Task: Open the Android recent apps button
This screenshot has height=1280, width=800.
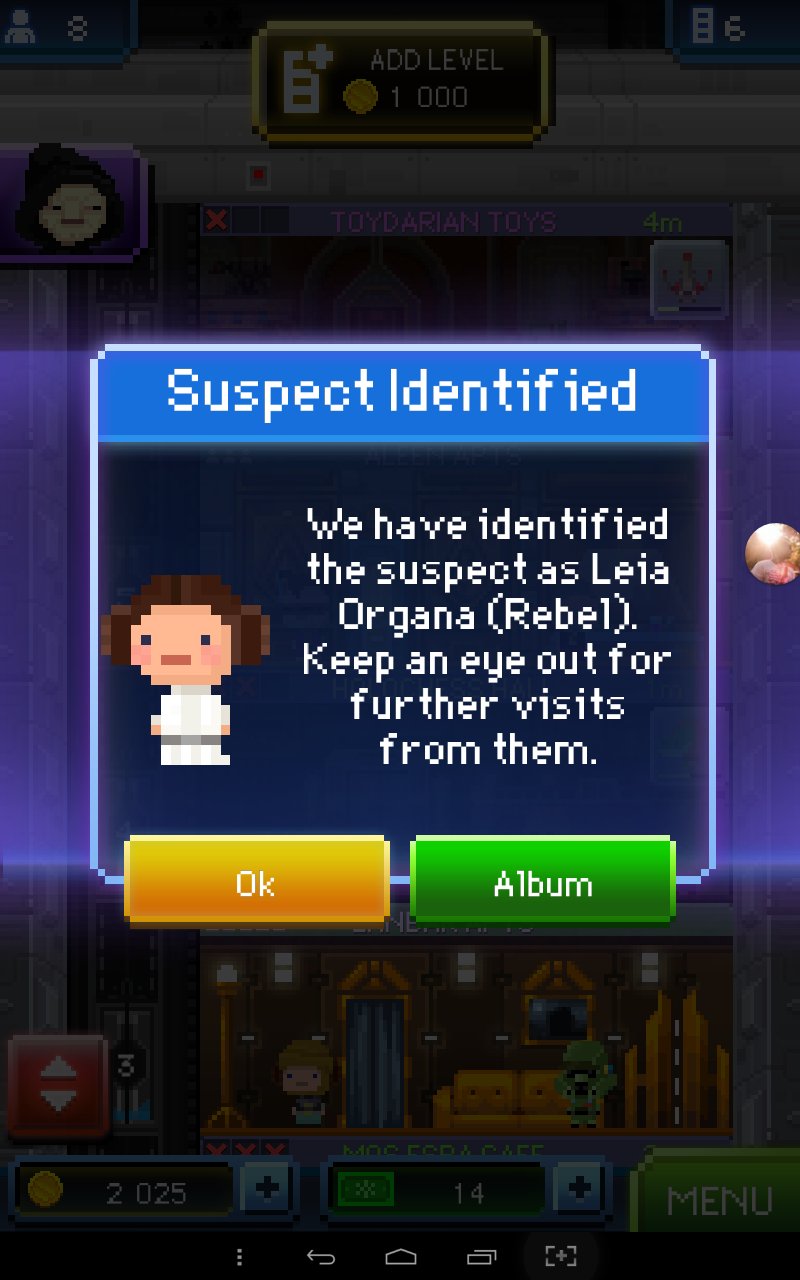Action: click(481, 1256)
